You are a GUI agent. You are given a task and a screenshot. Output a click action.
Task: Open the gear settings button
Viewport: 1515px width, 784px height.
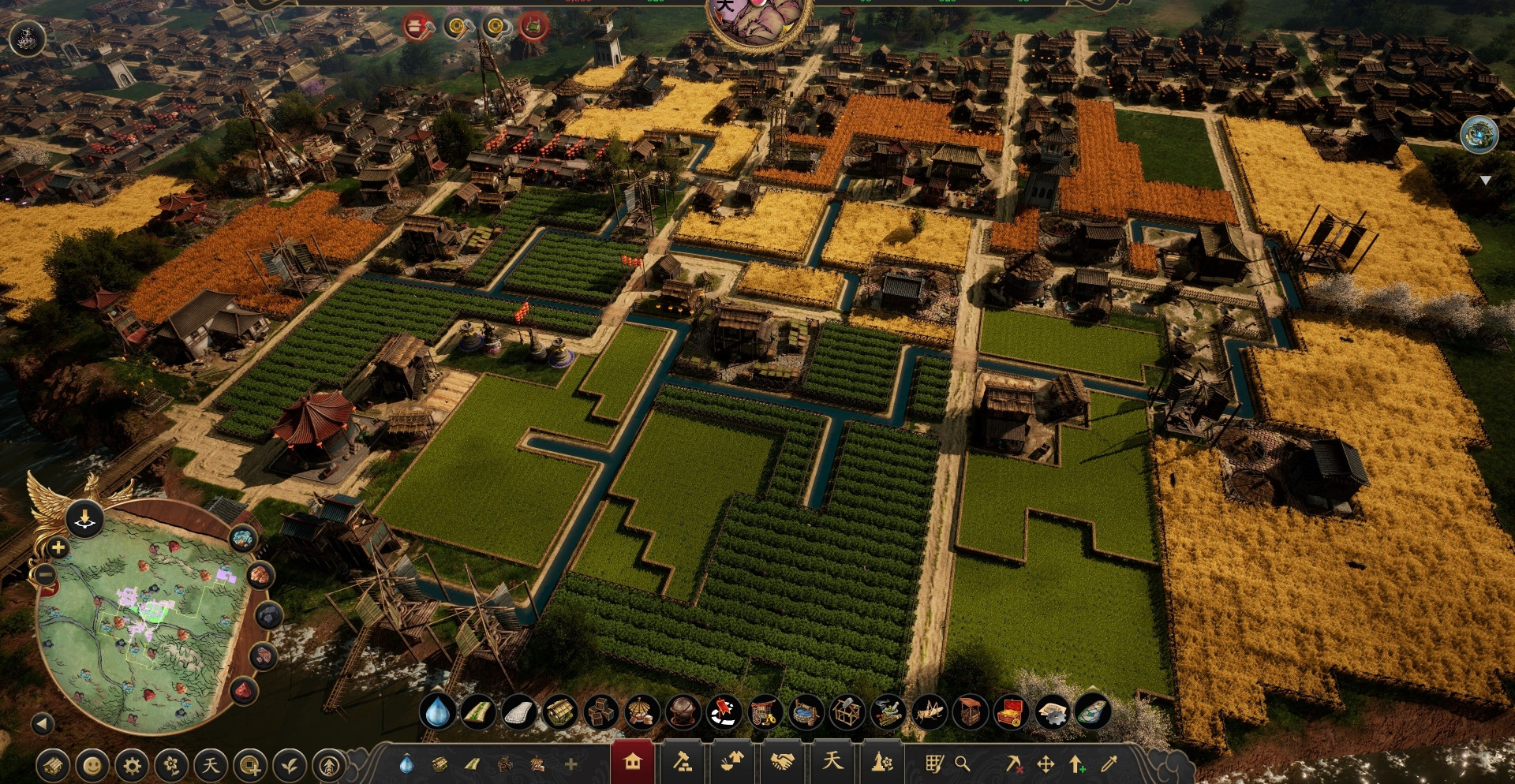pyautogui.click(x=132, y=765)
